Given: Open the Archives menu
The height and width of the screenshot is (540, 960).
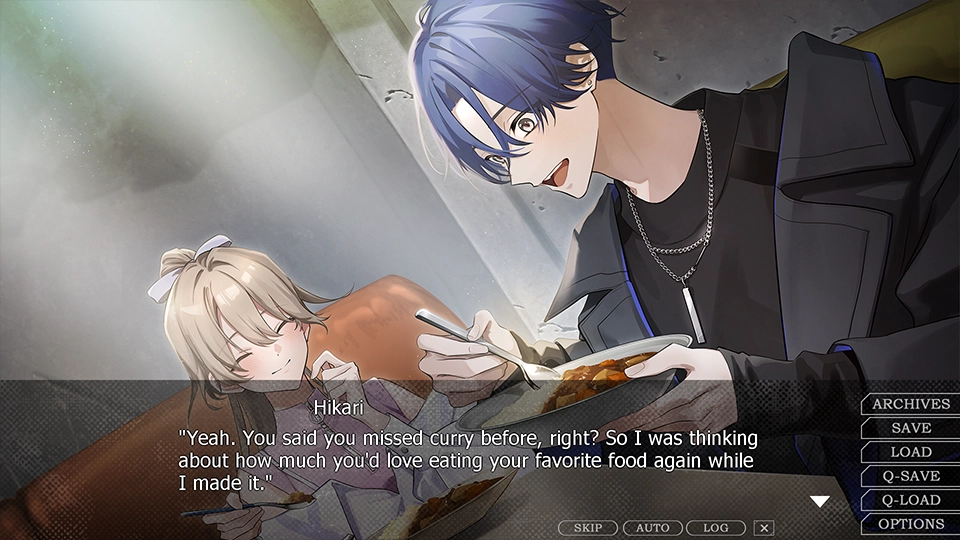Looking at the screenshot, I should click(x=911, y=404).
